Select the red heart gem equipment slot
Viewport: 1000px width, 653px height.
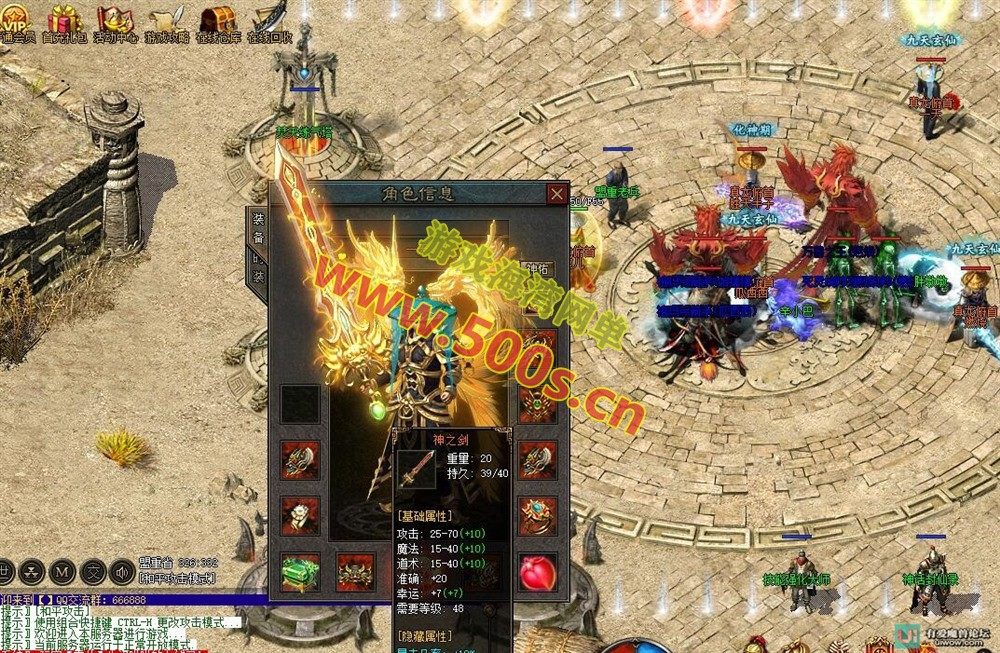[x=537, y=571]
